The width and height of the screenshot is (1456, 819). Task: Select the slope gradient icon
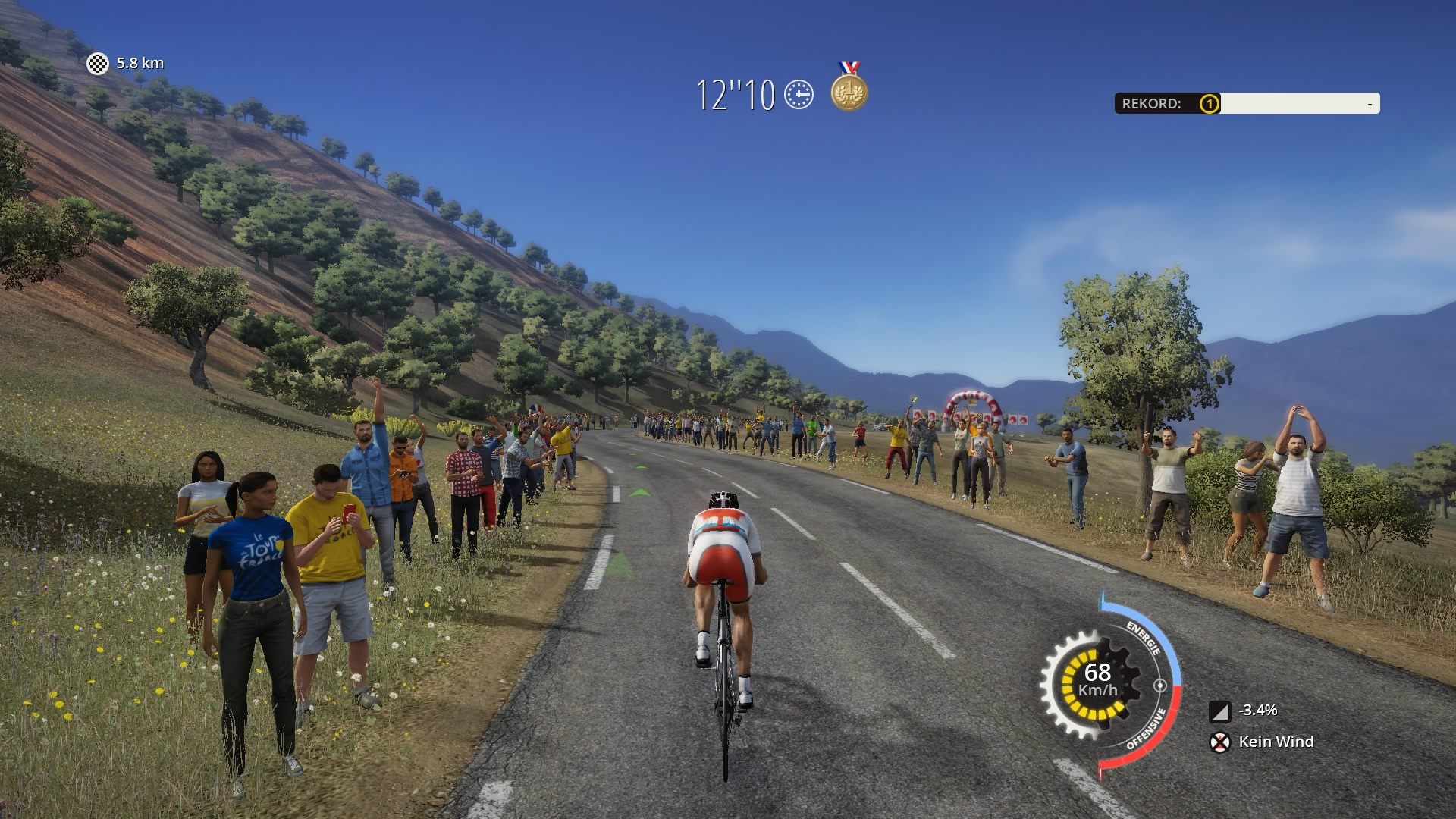point(1219,711)
